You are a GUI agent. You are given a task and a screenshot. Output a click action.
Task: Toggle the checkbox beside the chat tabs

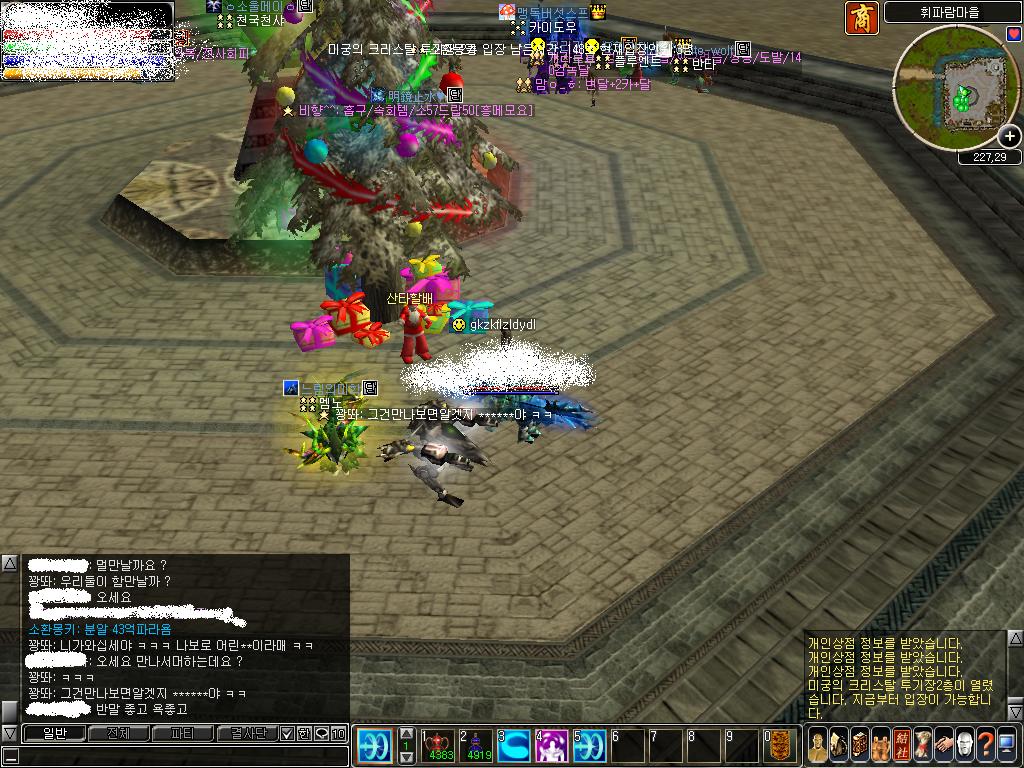[287, 733]
